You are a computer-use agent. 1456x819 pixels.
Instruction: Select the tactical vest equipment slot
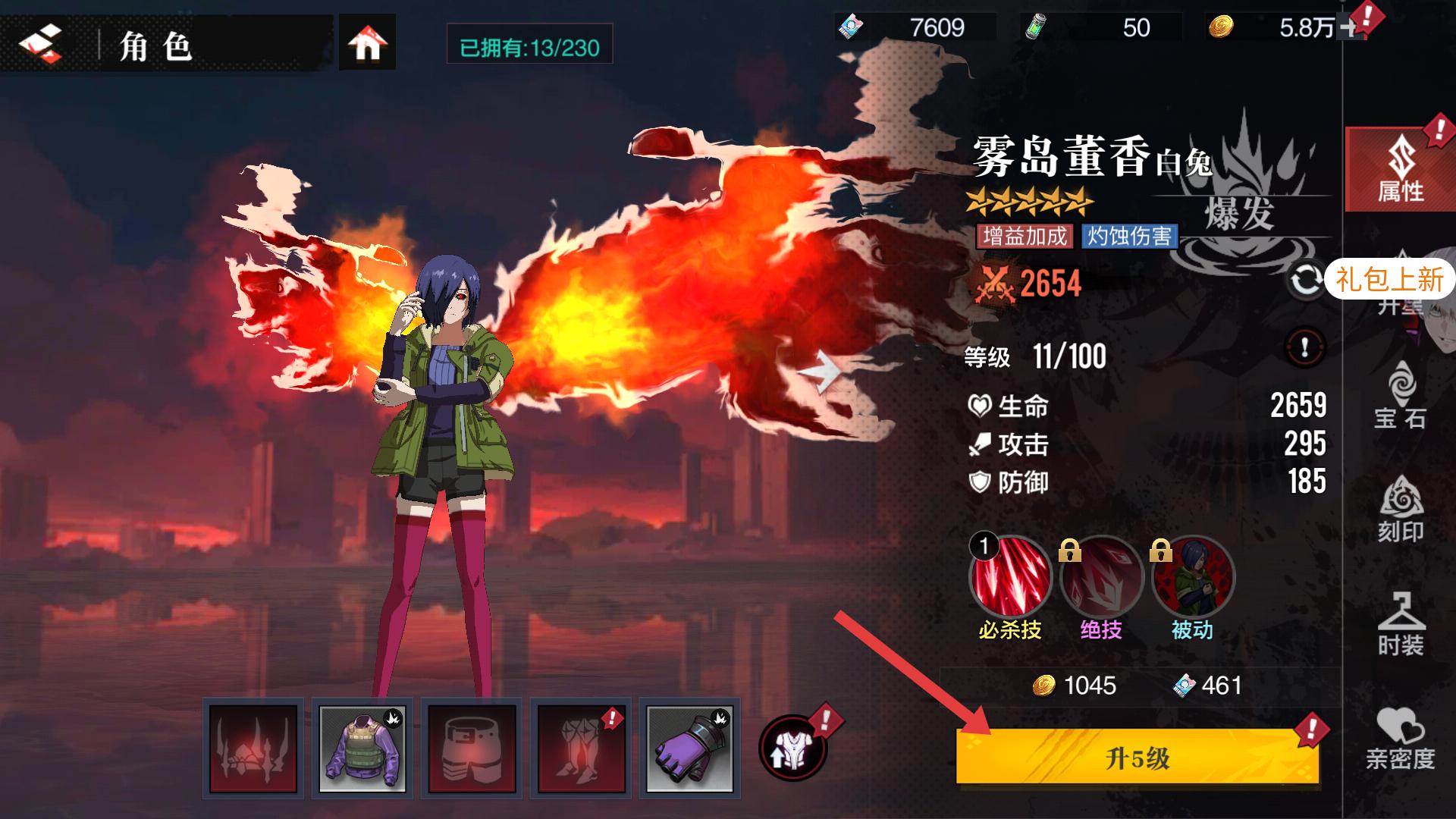pos(362,748)
